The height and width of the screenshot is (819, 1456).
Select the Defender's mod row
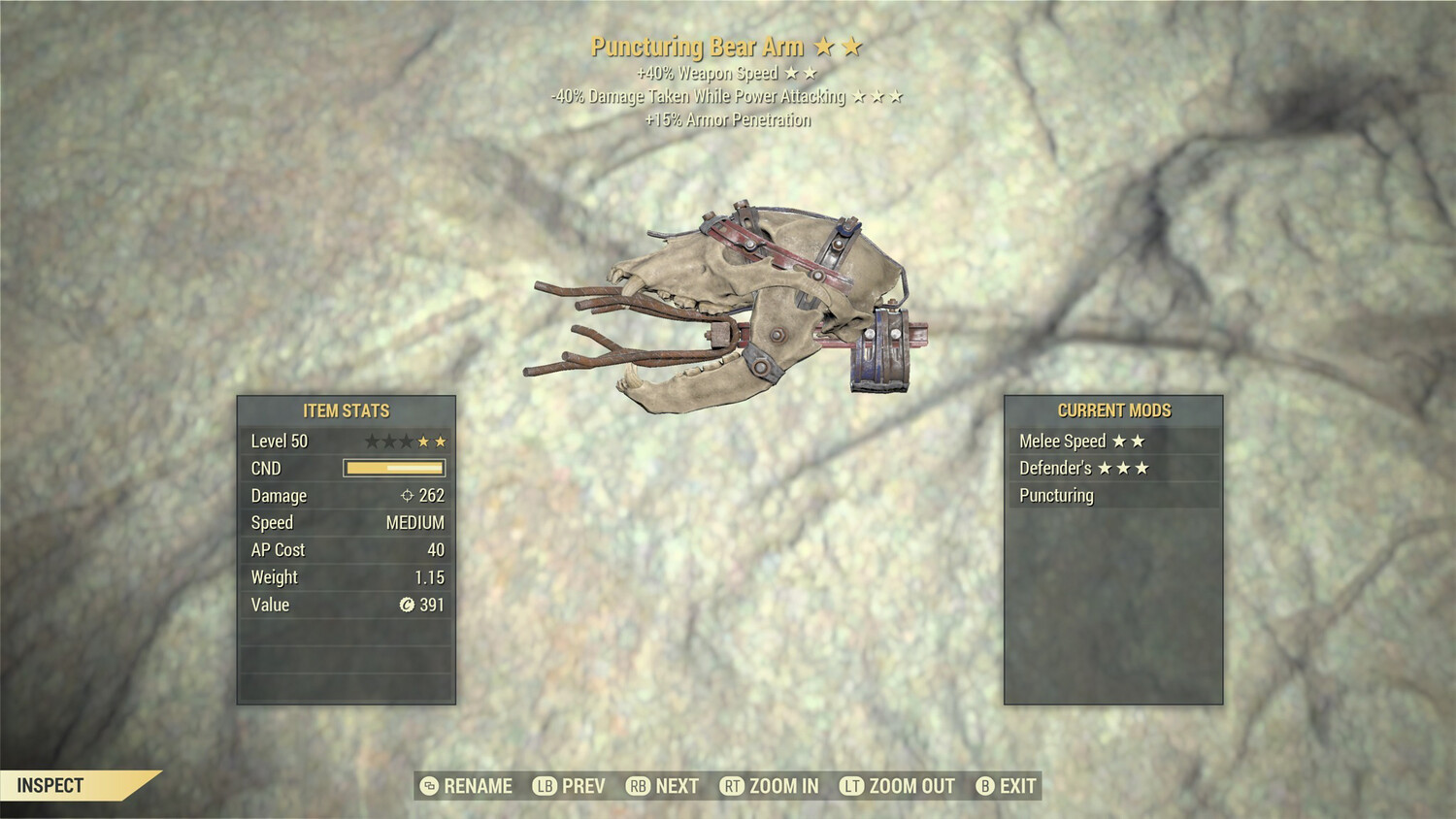point(1112,469)
